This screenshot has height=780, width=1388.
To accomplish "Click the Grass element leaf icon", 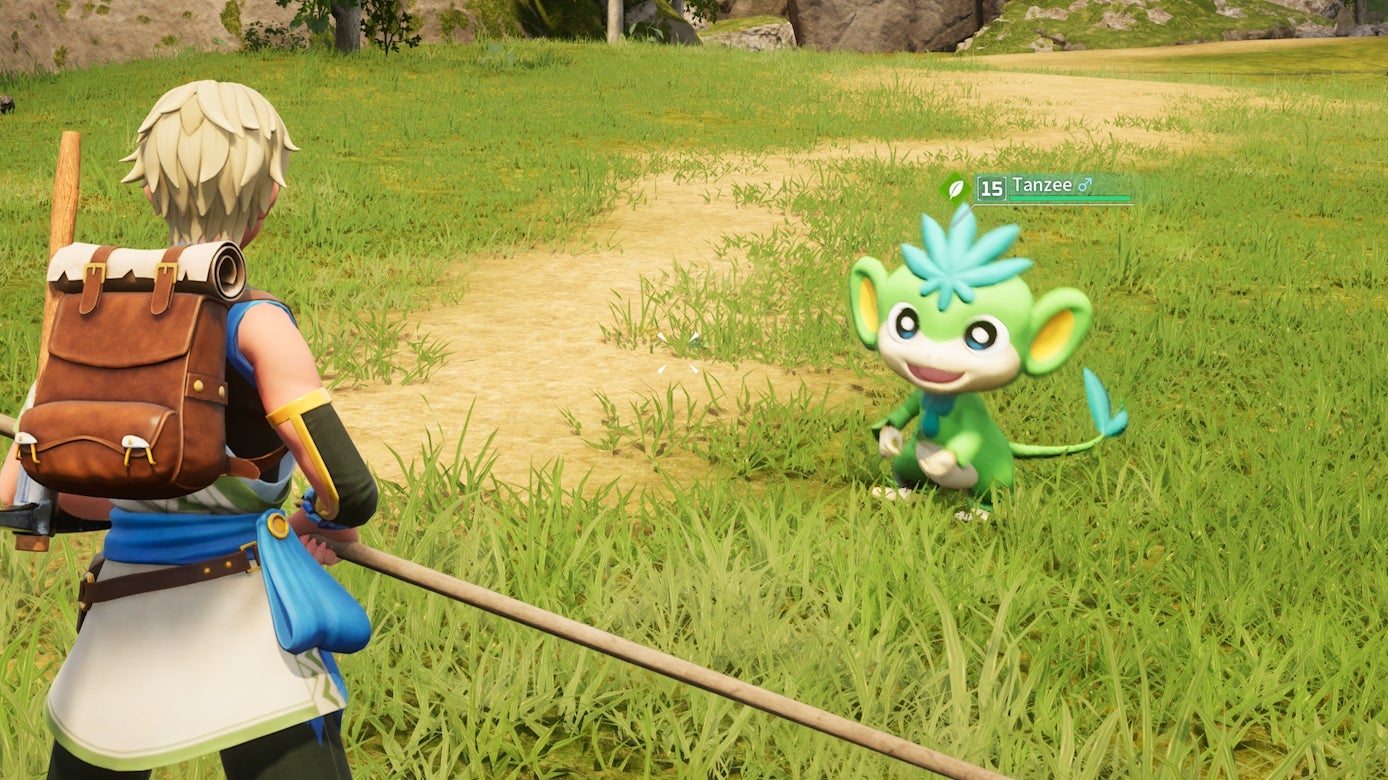I will click(955, 189).
